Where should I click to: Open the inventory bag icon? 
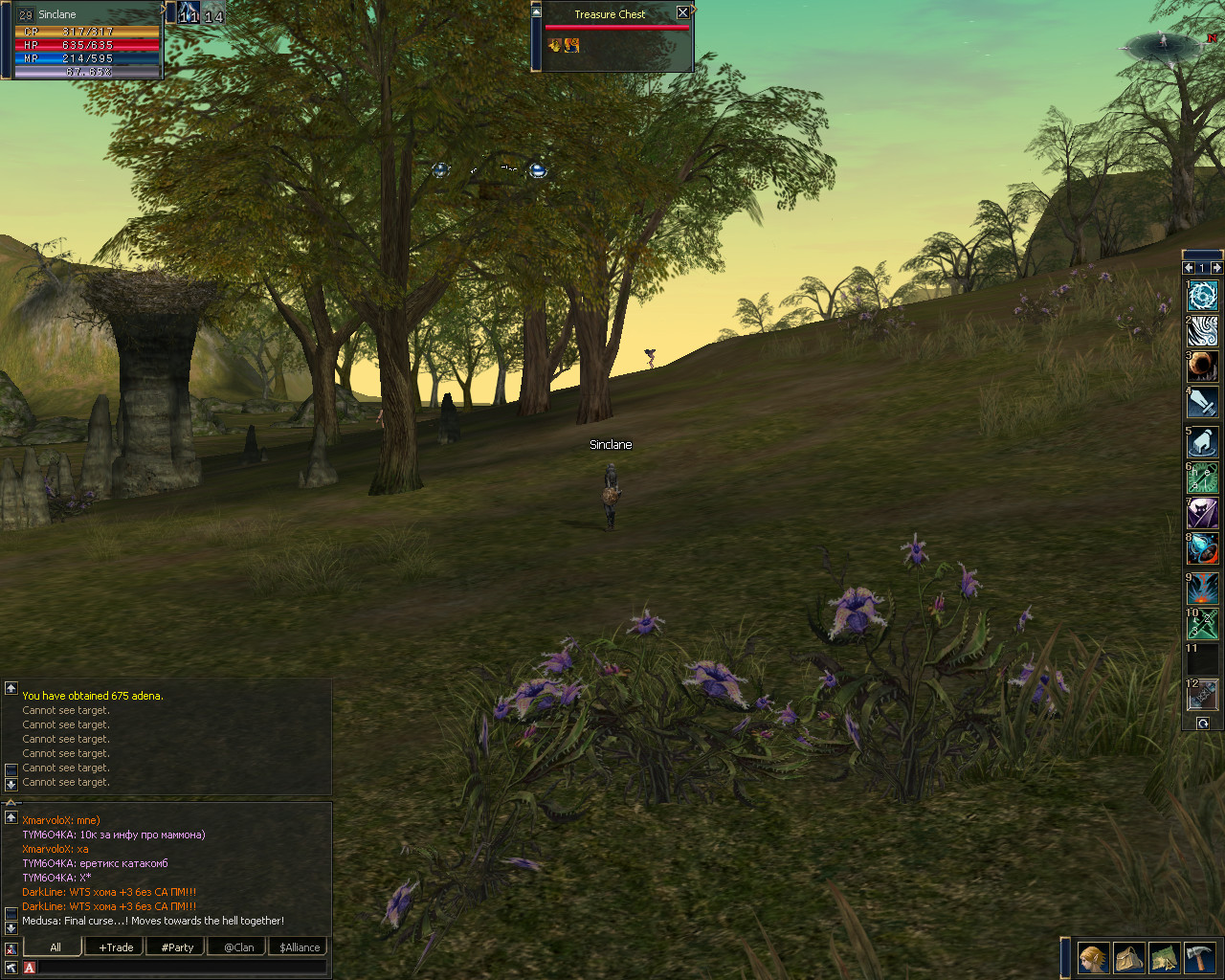(1128, 957)
